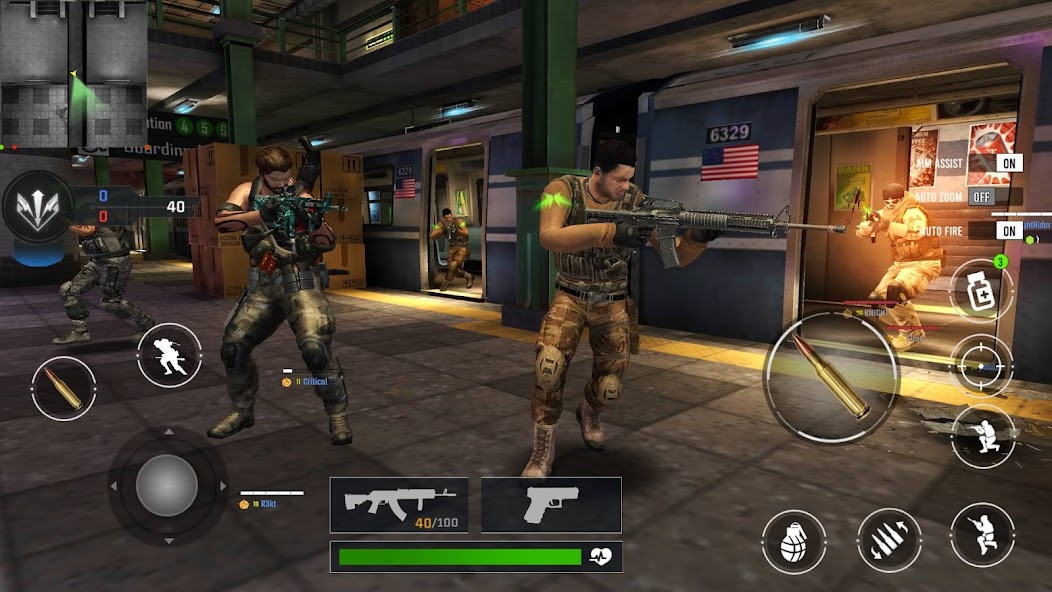Tap the large bullet fire button

[831, 377]
